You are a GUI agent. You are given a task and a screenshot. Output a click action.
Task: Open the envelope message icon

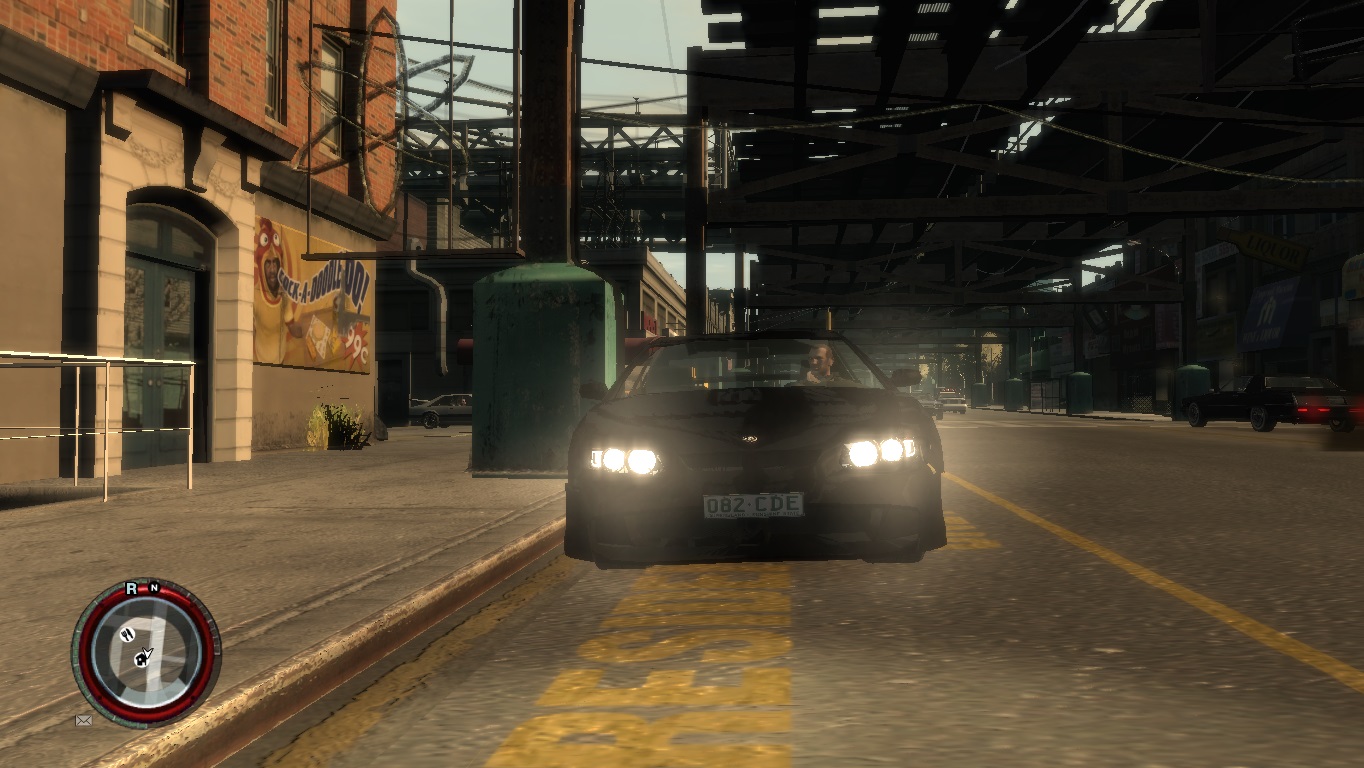83,720
